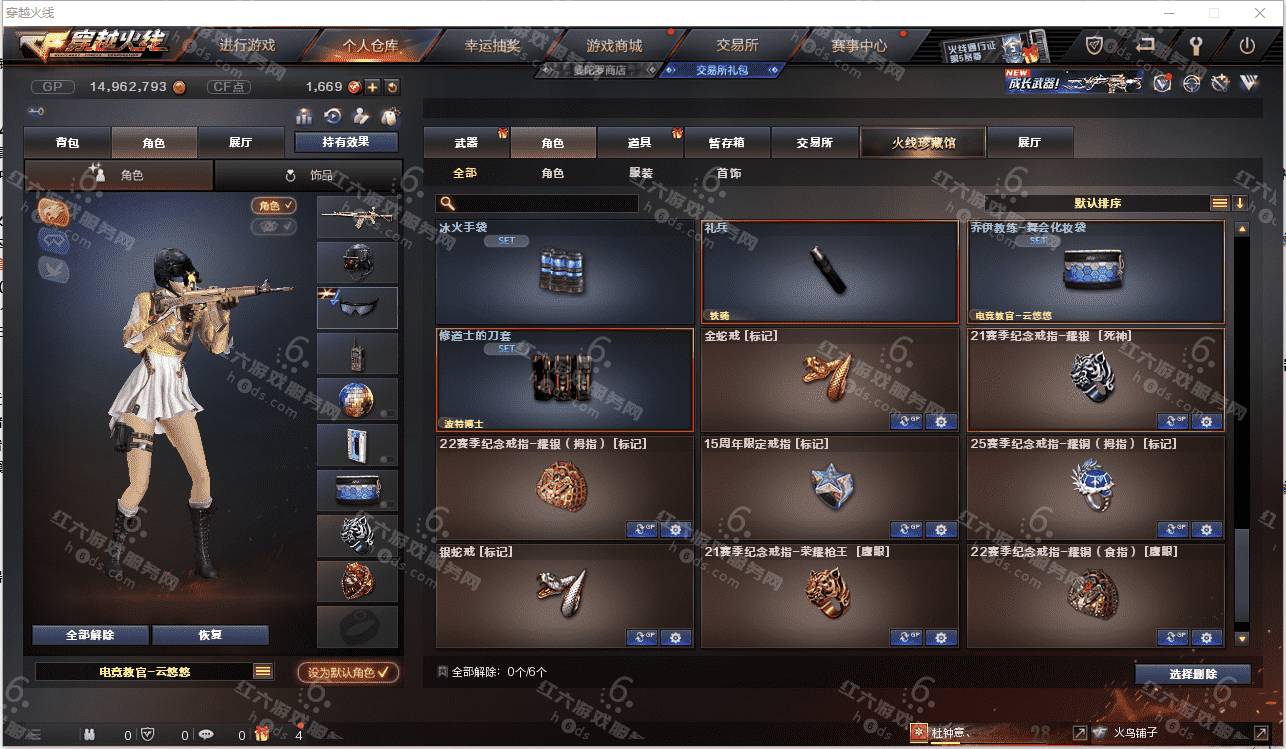
Task: Filter by 首饰 jewelry
Action: (x=729, y=173)
